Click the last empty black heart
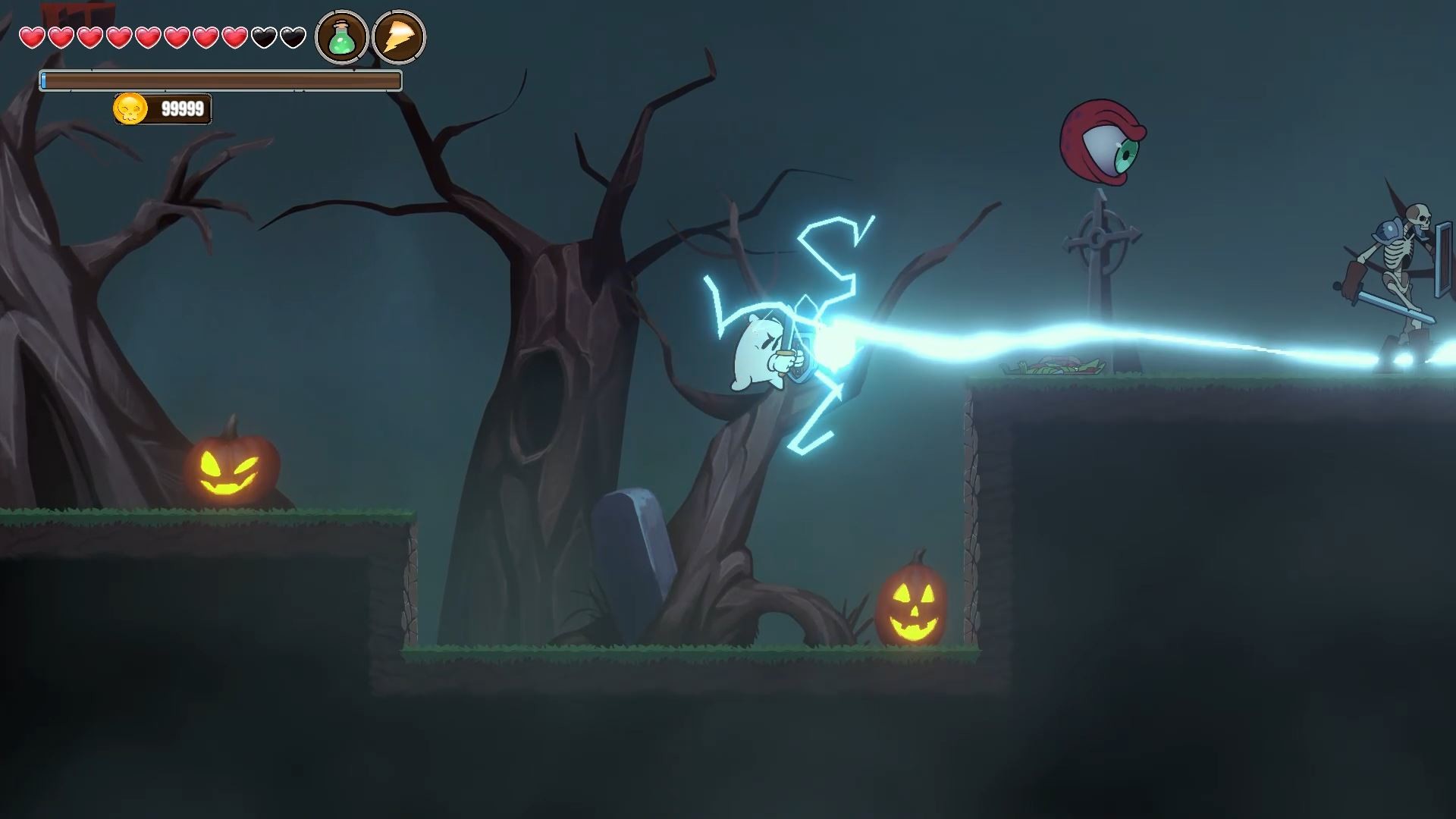Image resolution: width=1456 pixels, height=819 pixels. coord(293,37)
